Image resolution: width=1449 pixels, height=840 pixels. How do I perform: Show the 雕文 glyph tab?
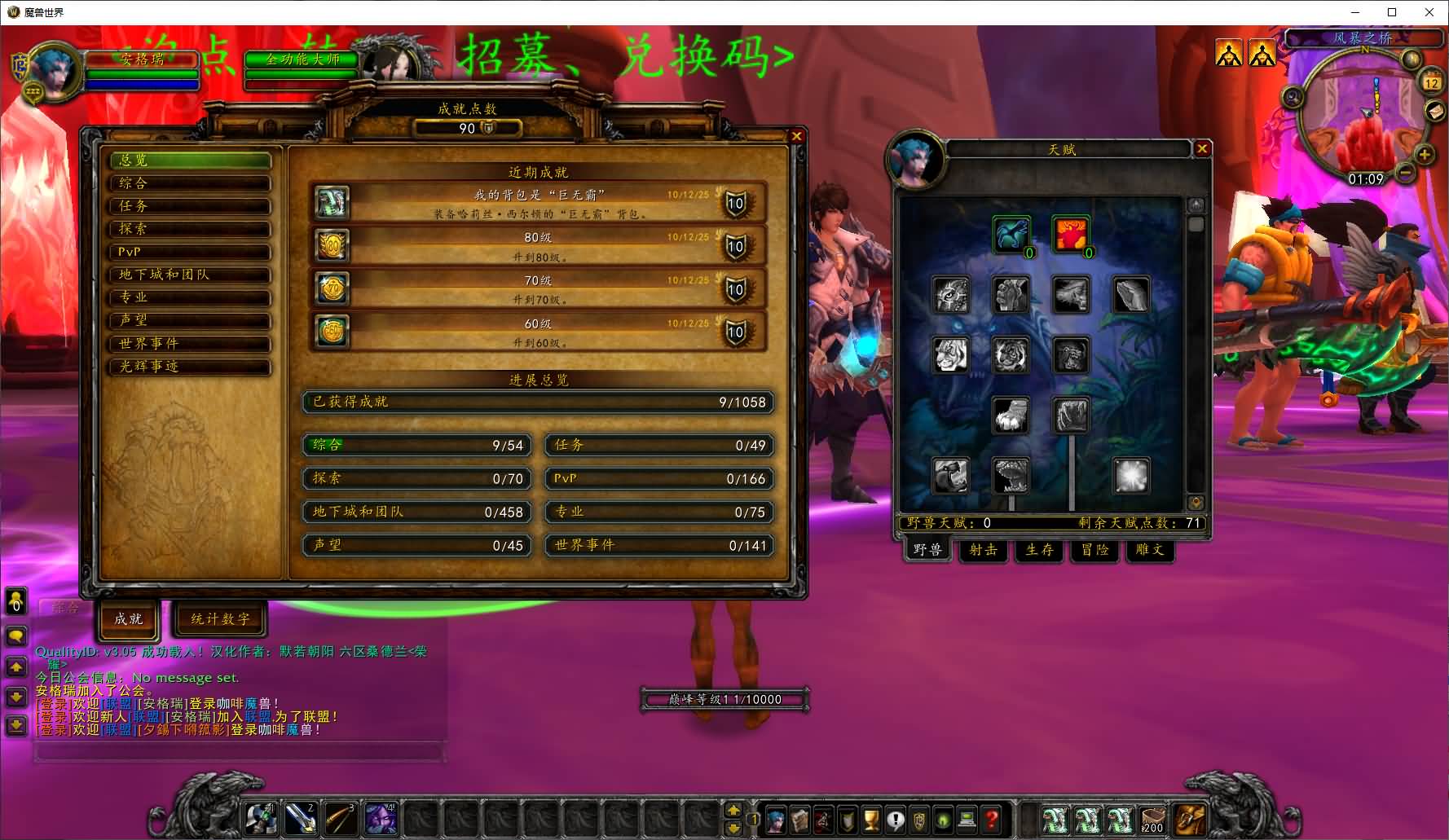point(1150,550)
